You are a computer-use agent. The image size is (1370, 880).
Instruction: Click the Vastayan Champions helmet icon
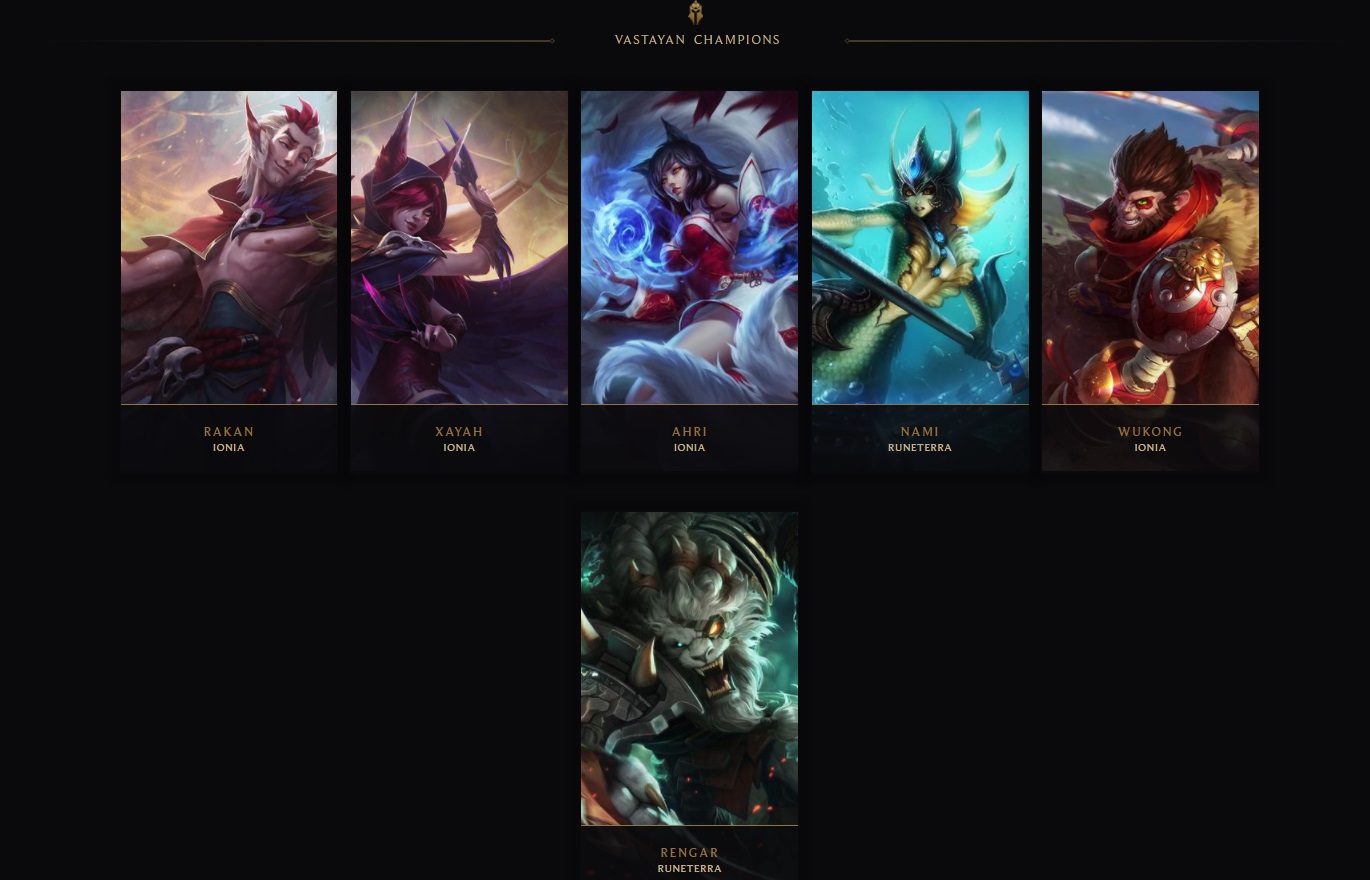coord(695,13)
